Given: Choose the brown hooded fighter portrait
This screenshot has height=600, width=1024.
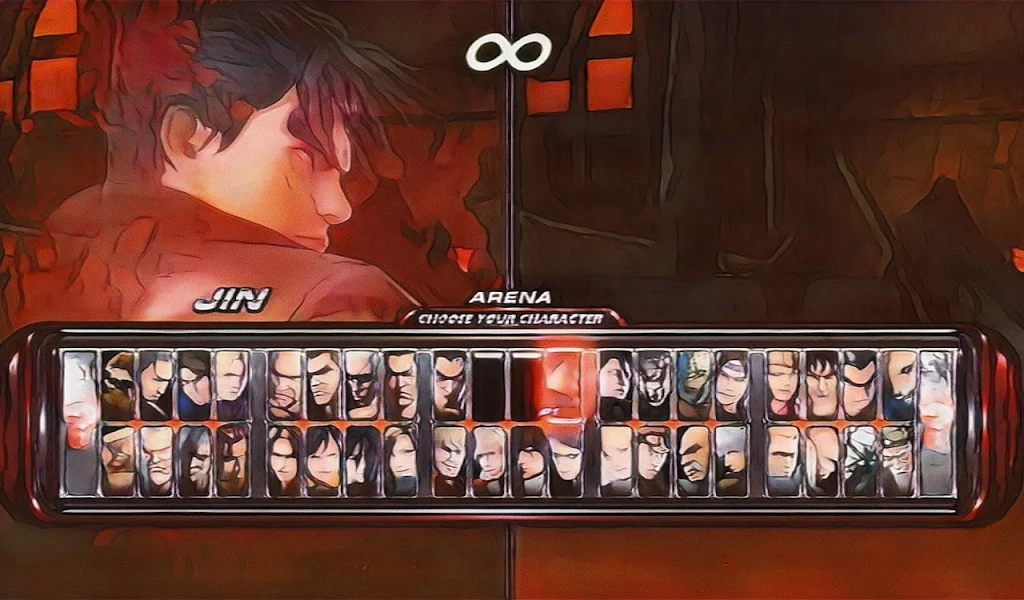Looking at the screenshot, I should 118,385.
